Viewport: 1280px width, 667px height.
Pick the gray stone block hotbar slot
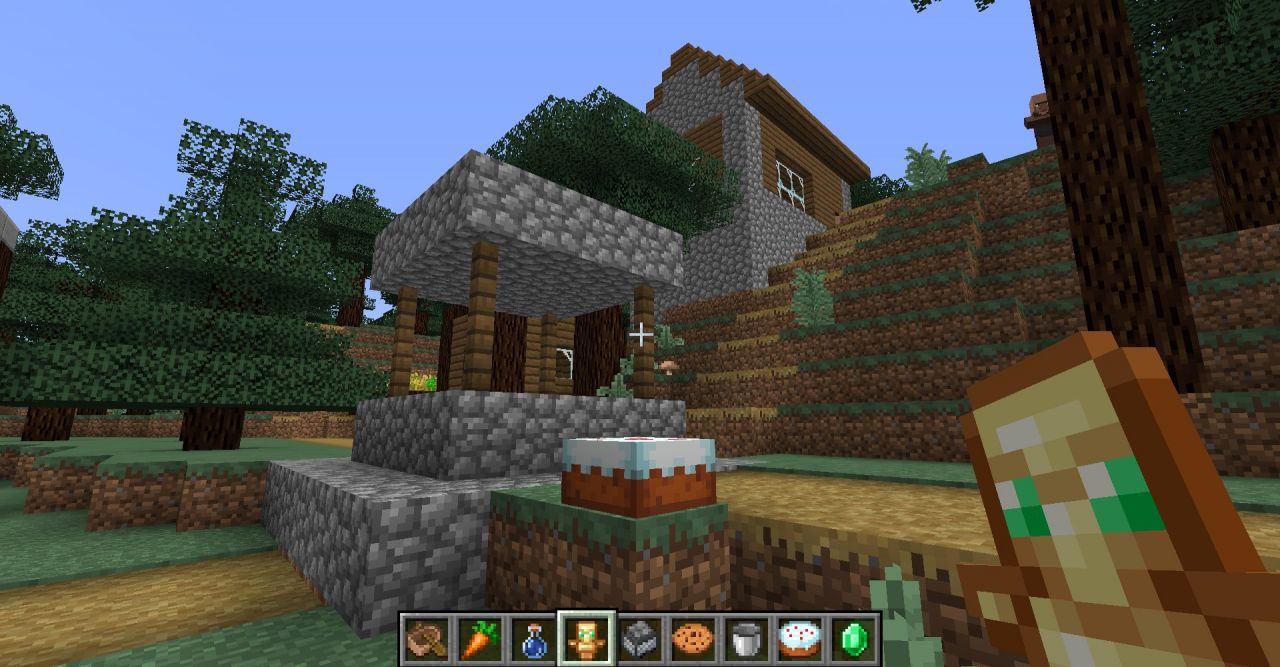pos(639,638)
